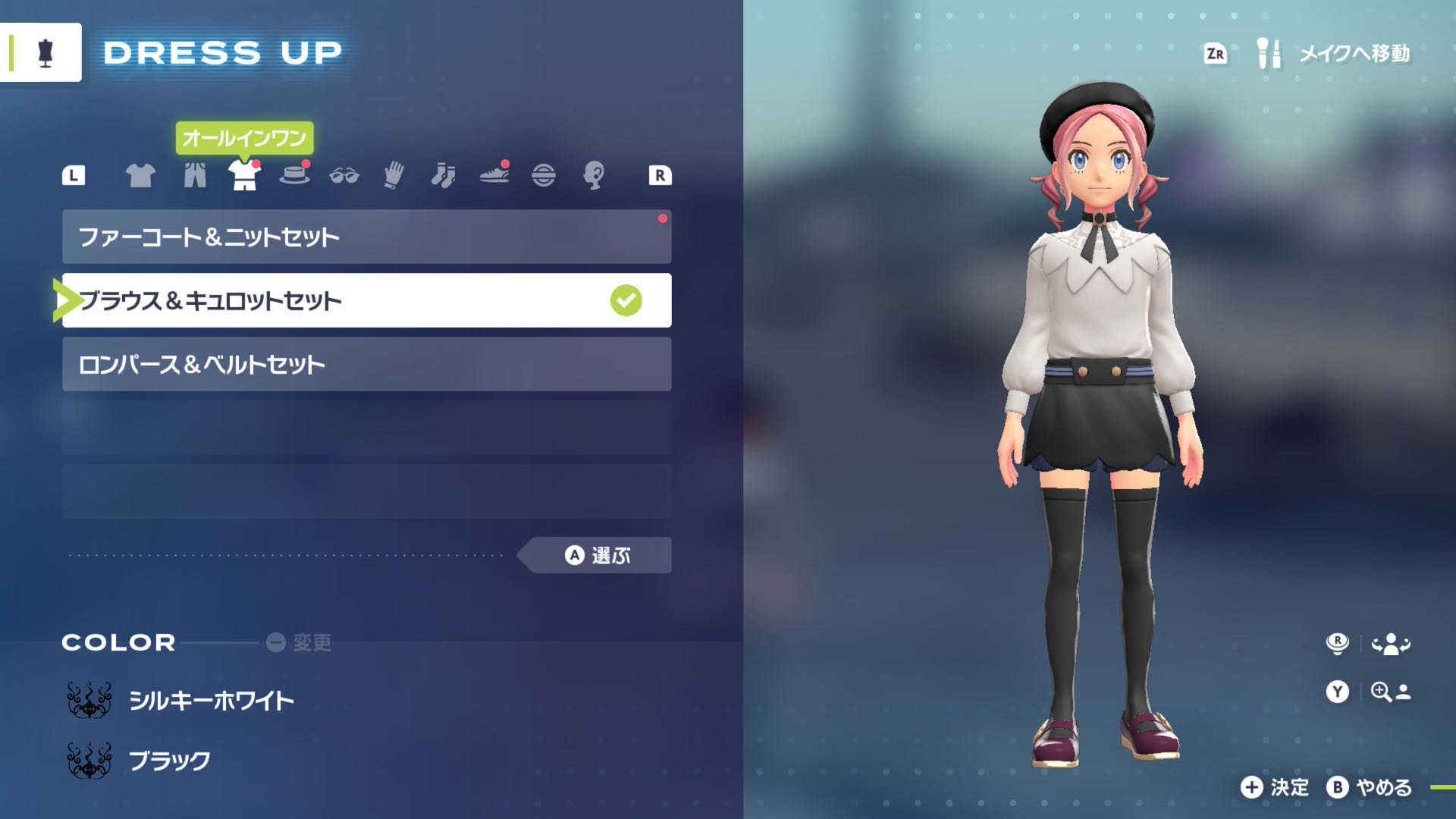The width and height of the screenshot is (1456, 819).
Task: Confirm the outfit with 決定
Action: (x=1276, y=787)
